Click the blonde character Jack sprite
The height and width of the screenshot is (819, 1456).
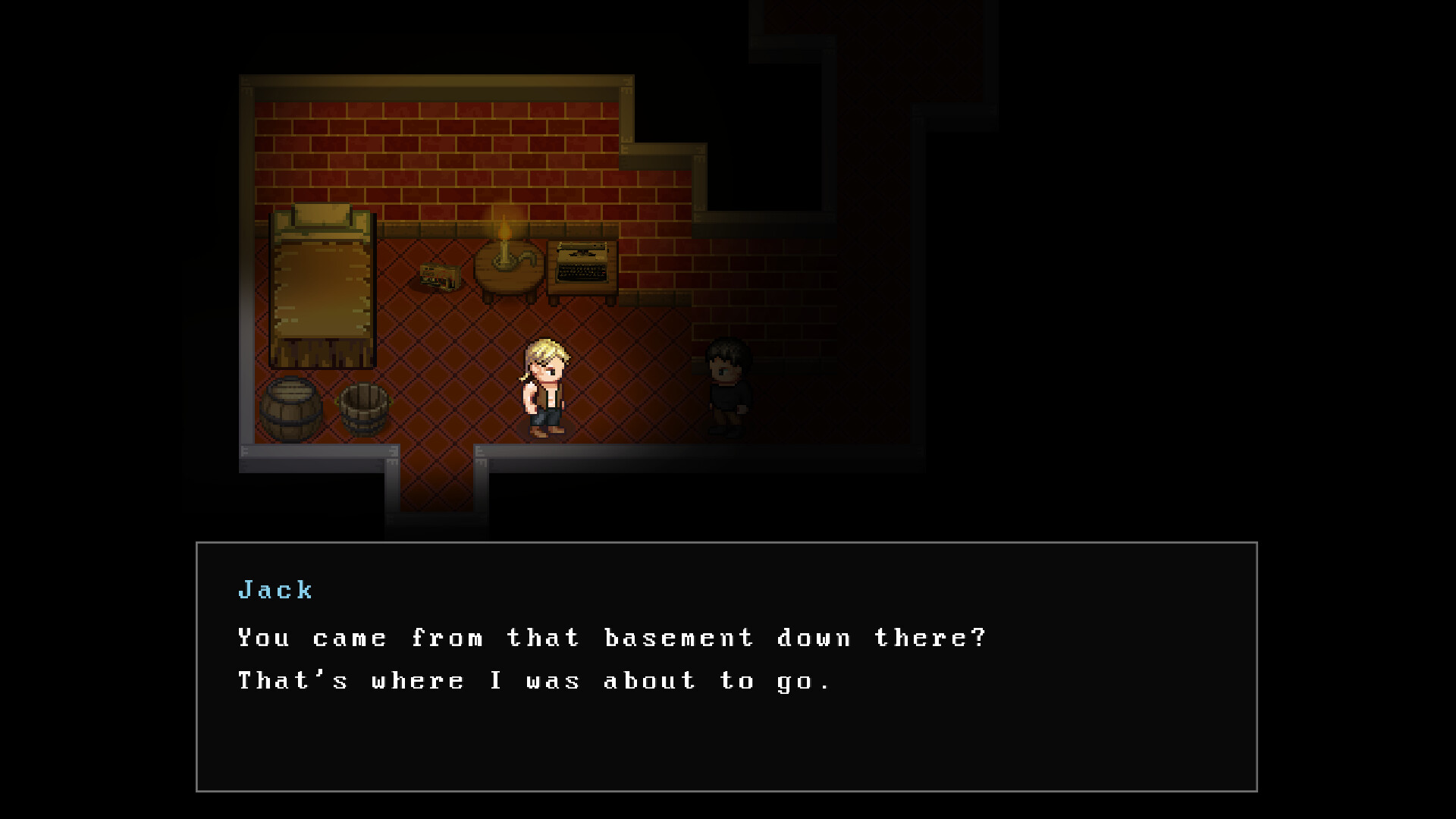pos(544,387)
